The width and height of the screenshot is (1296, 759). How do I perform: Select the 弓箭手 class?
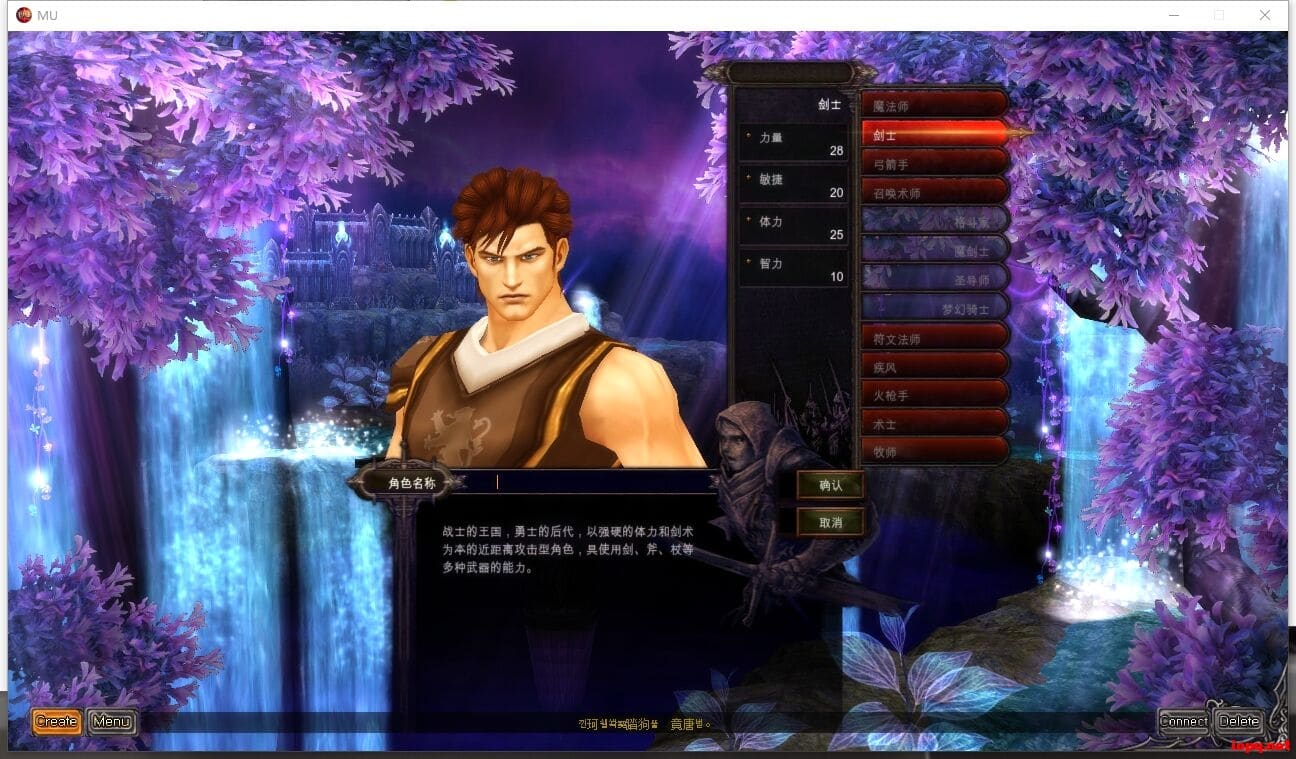pos(933,162)
